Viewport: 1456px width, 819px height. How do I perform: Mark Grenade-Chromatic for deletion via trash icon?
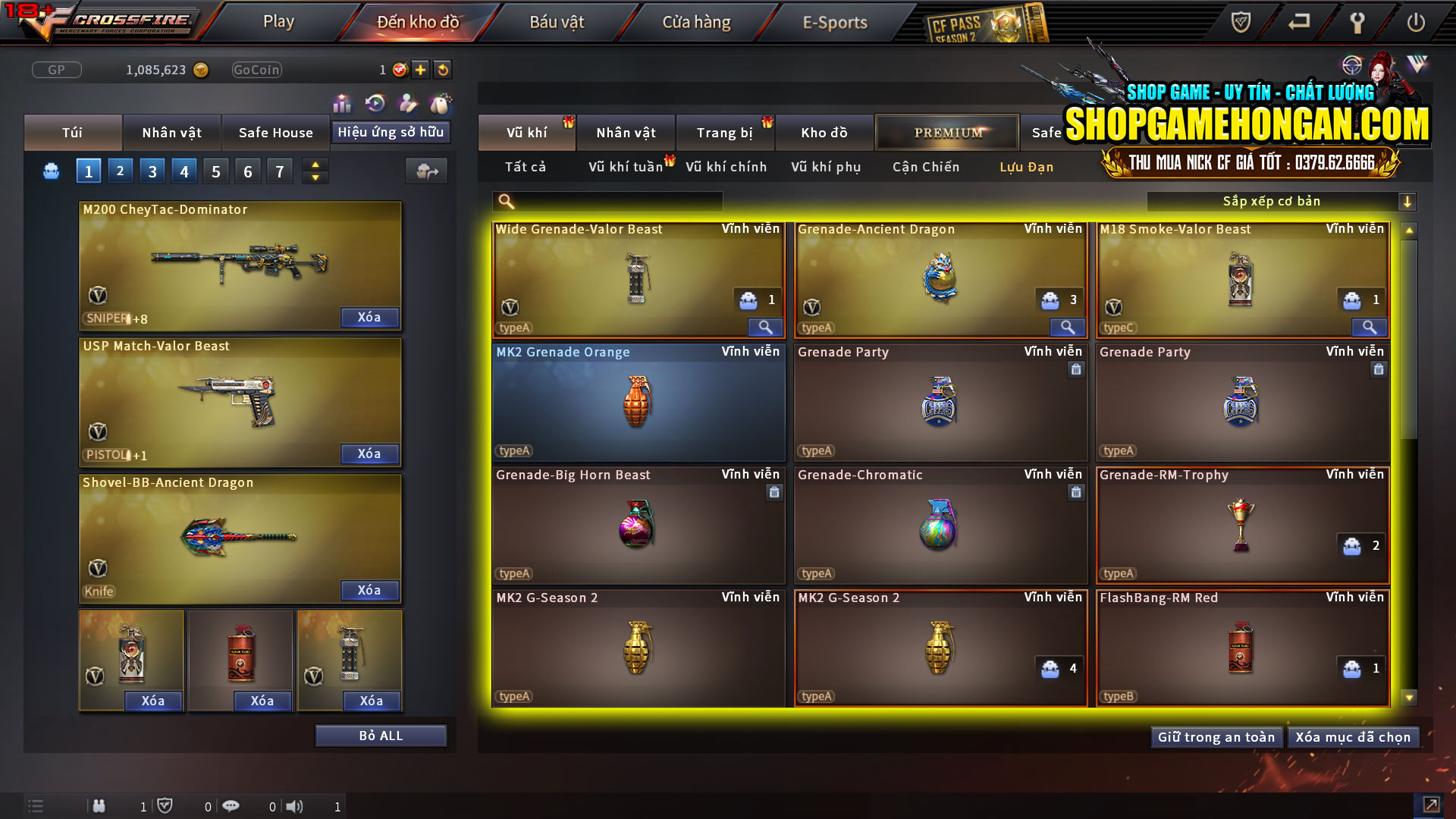pos(1076,492)
